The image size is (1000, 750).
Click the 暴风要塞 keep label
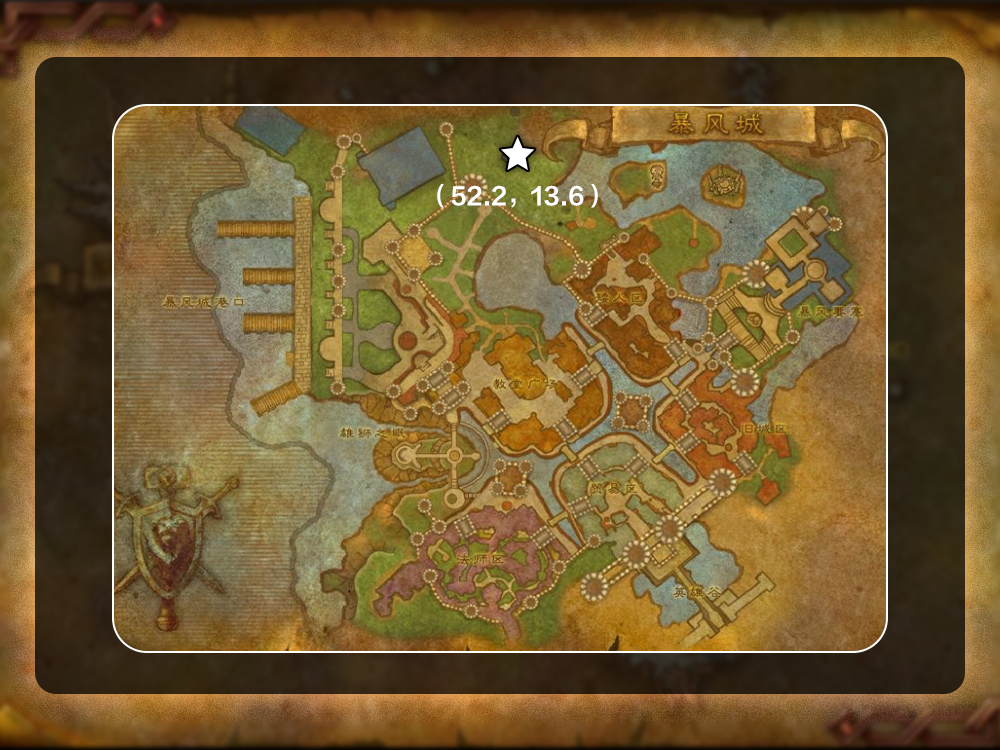coord(830,312)
